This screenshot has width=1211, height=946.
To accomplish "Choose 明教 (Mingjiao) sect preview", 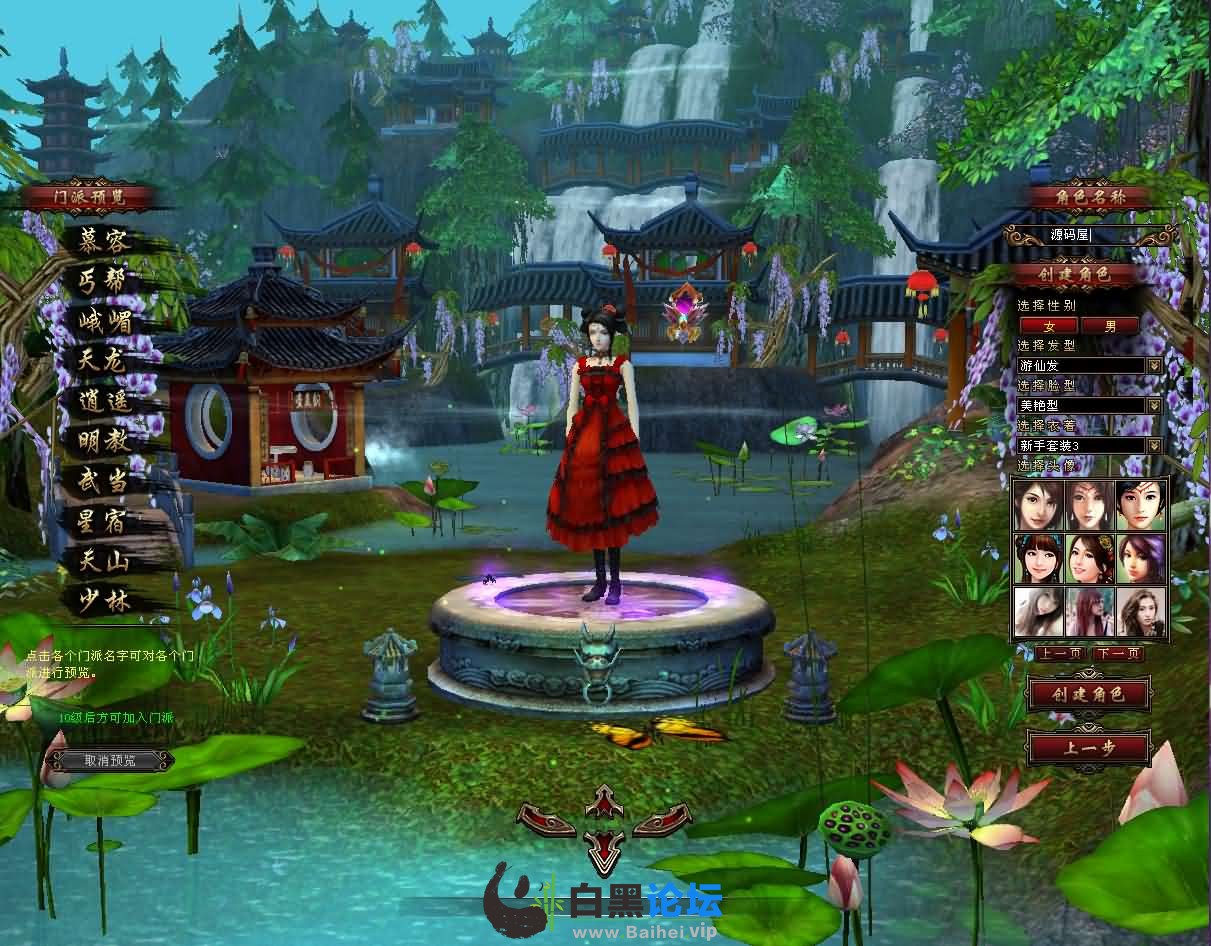I will (106, 441).
